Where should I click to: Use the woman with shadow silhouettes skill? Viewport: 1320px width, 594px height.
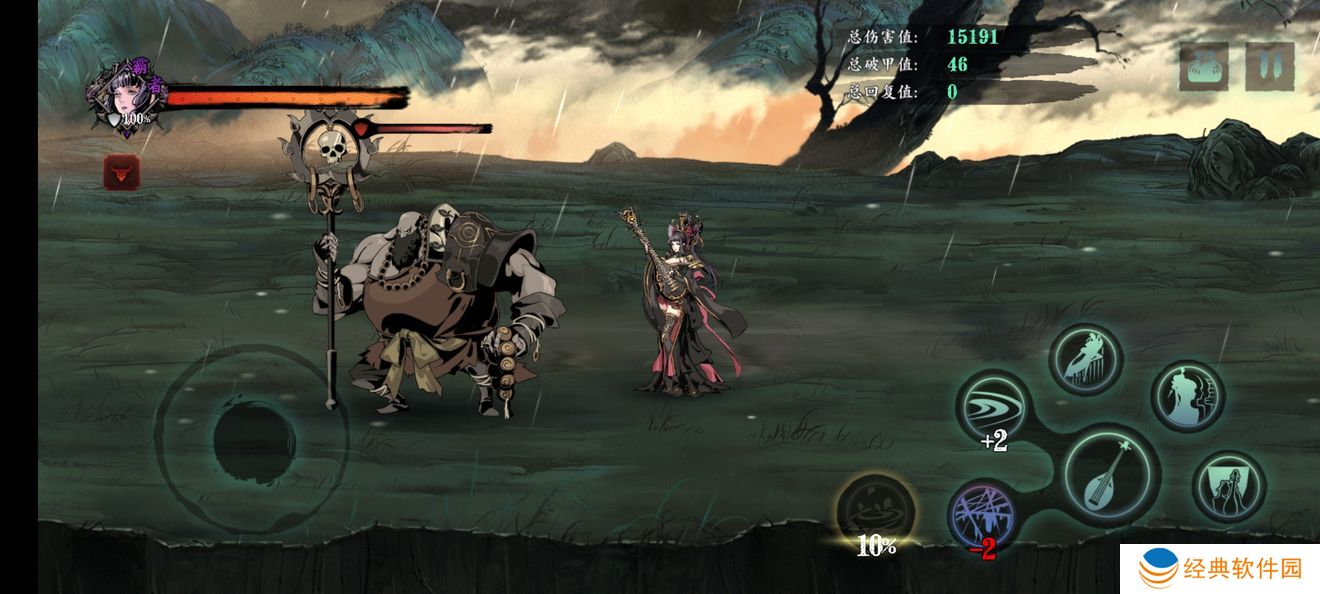(x=1187, y=396)
